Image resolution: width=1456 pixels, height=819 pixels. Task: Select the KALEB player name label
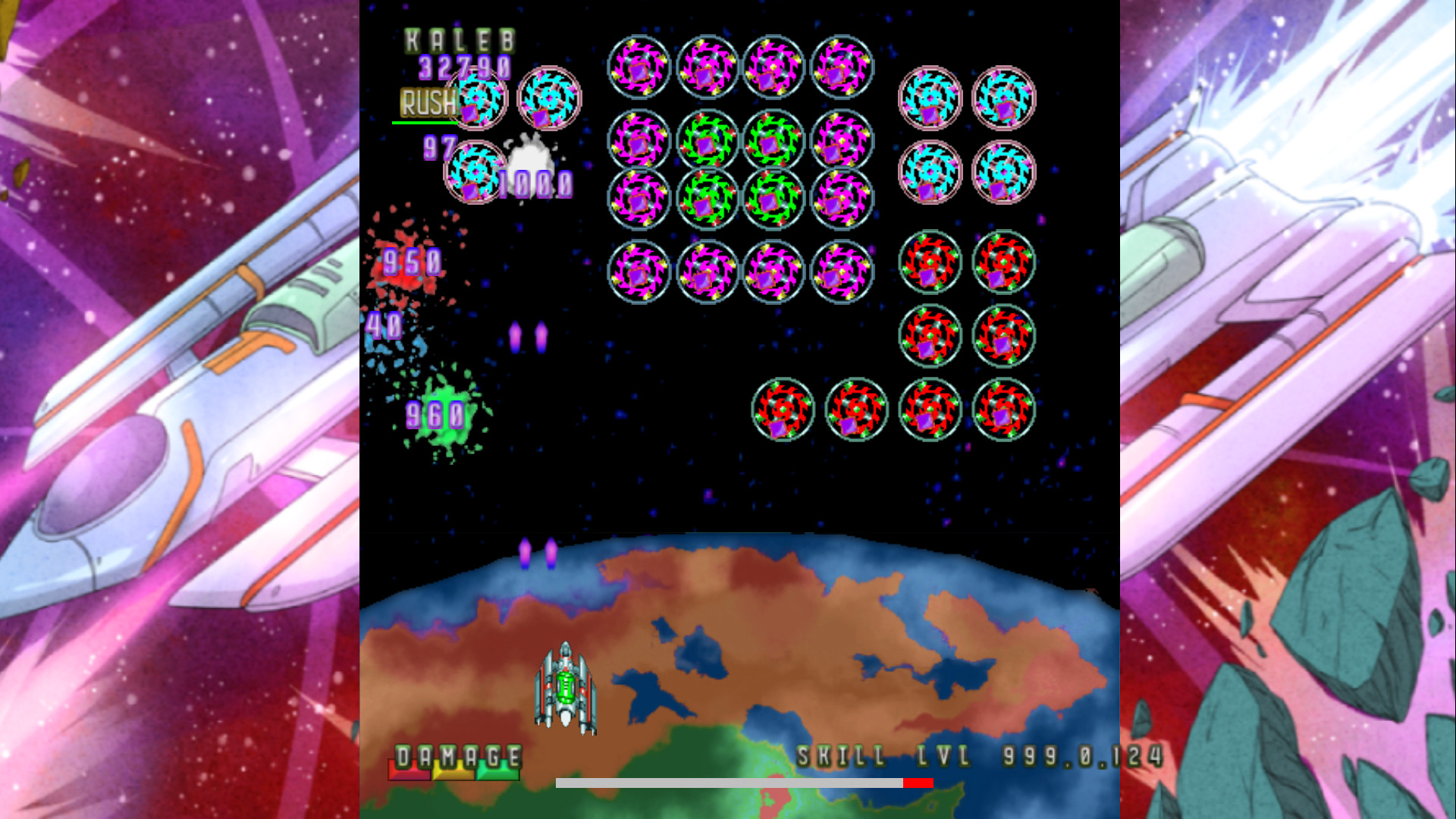point(459,42)
